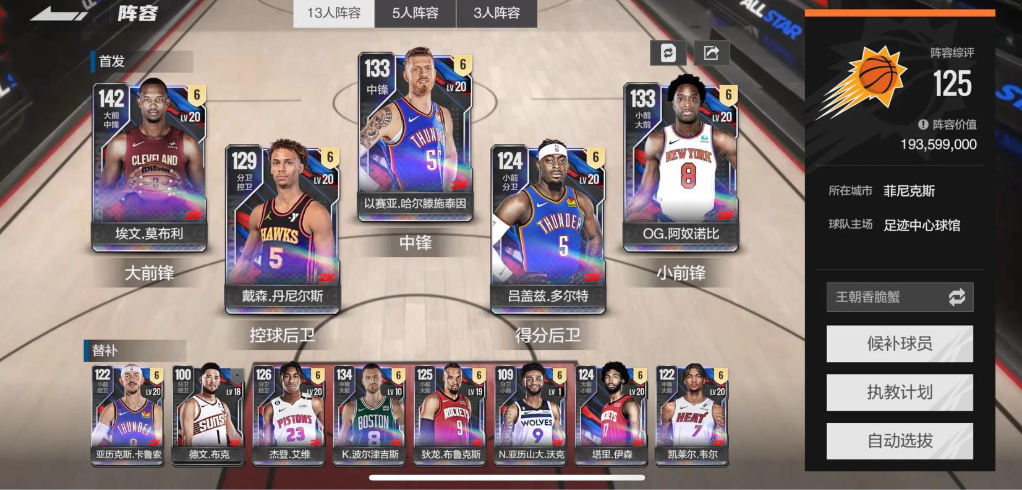The width and height of the screenshot is (1022, 490).
Task: Share the lineup with the export icon
Action: (x=711, y=53)
